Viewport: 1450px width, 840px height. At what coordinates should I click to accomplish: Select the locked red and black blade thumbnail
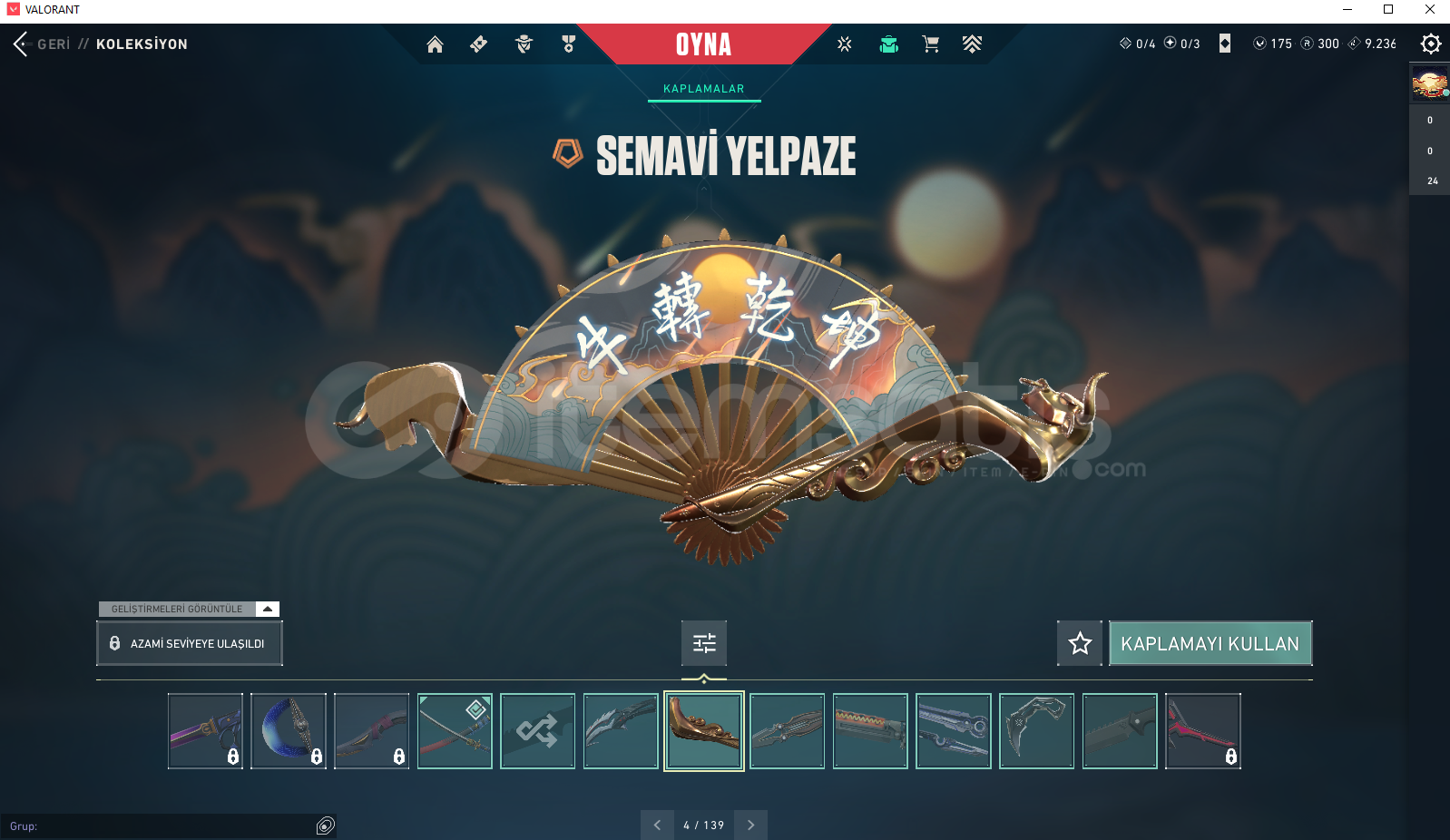click(x=1202, y=731)
